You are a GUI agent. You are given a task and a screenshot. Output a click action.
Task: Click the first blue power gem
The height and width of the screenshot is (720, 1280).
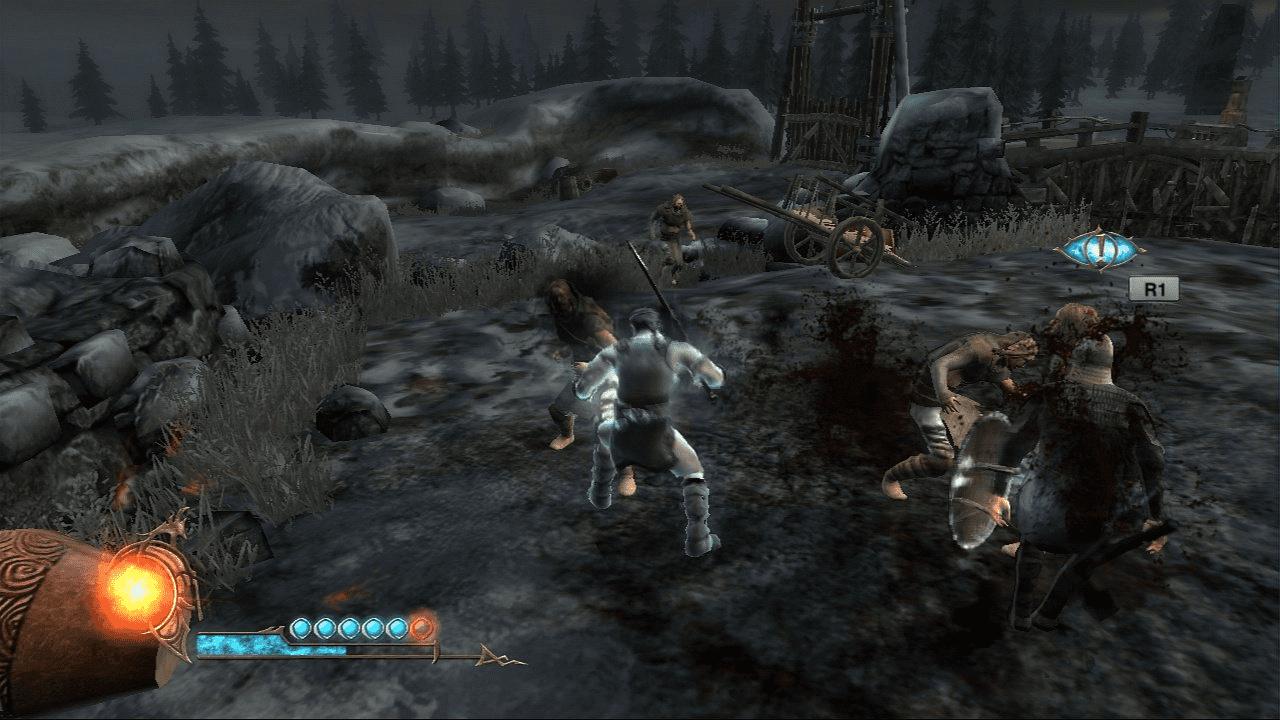301,629
